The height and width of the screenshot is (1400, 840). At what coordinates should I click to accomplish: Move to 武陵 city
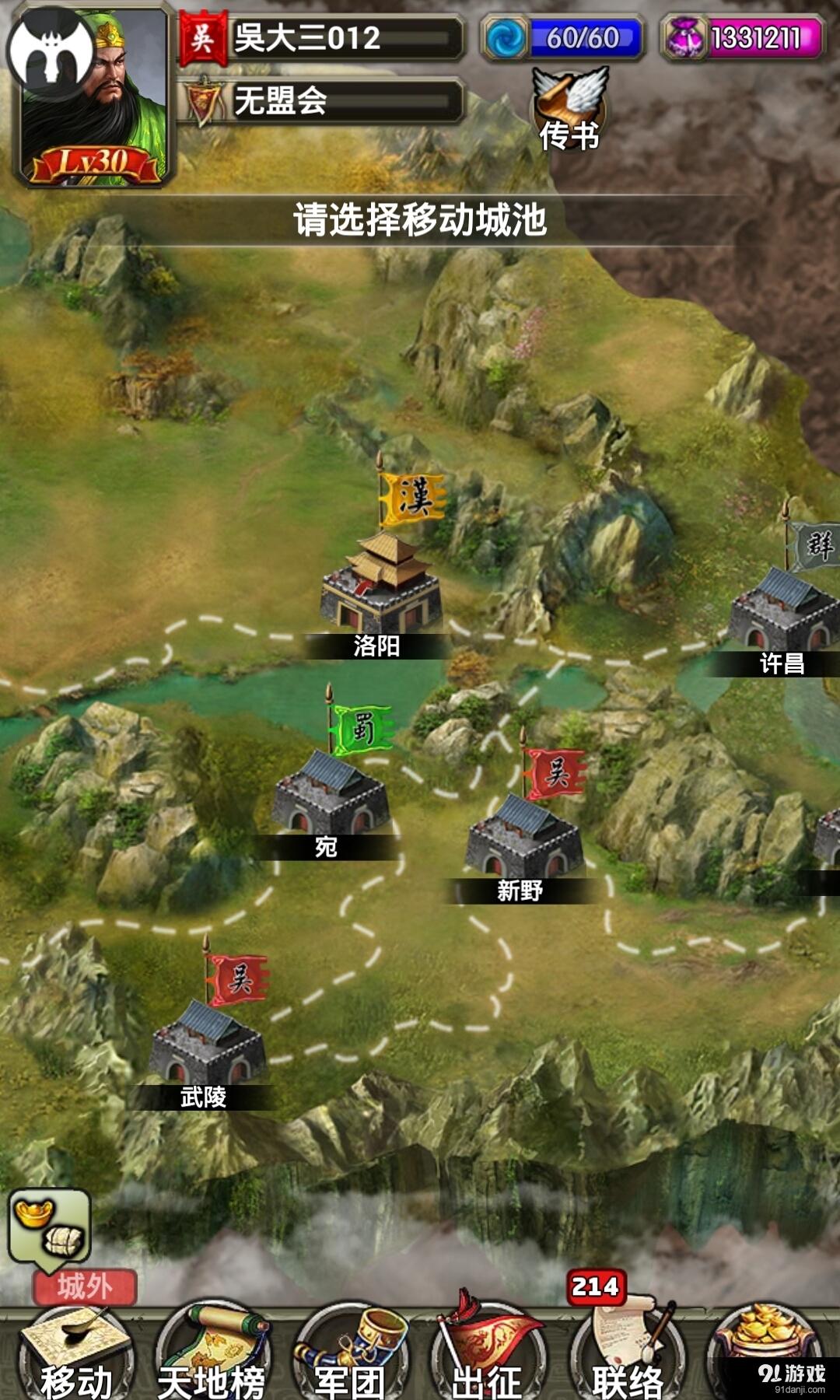click(x=208, y=1046)
